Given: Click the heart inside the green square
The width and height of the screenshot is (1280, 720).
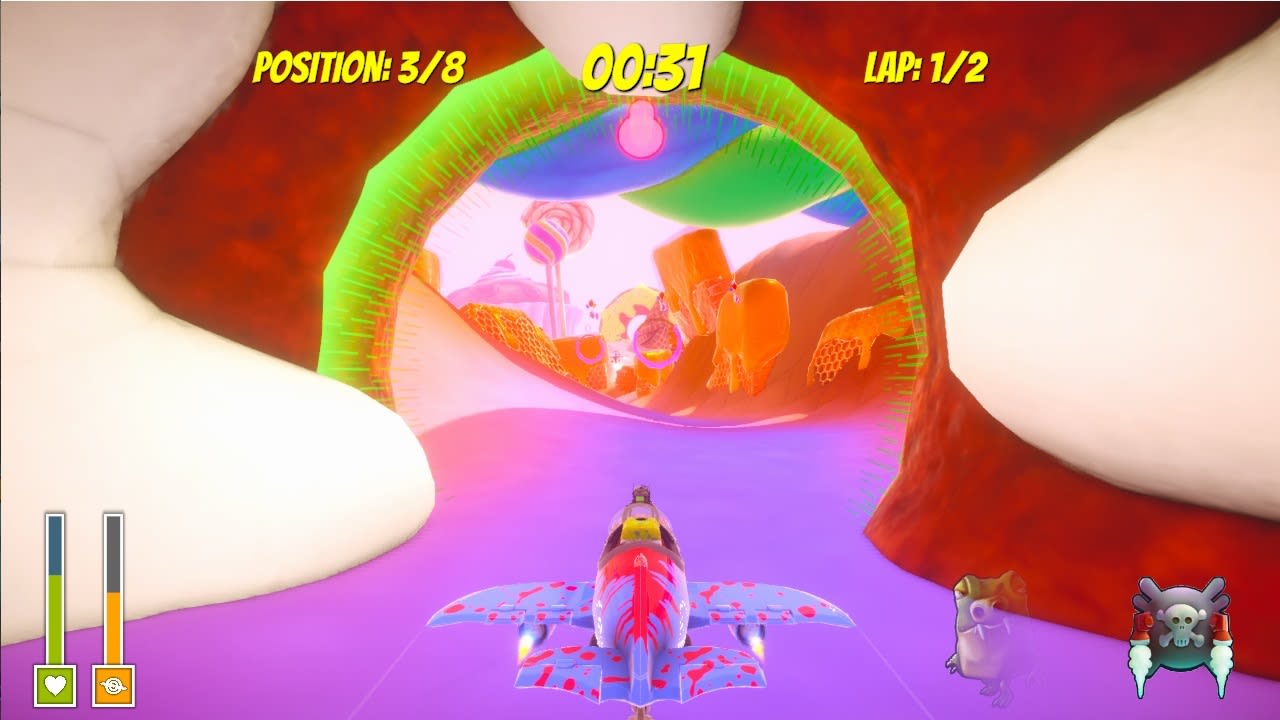Looking at the screenshot, I should pyautogui.click(x=54, y=685).
